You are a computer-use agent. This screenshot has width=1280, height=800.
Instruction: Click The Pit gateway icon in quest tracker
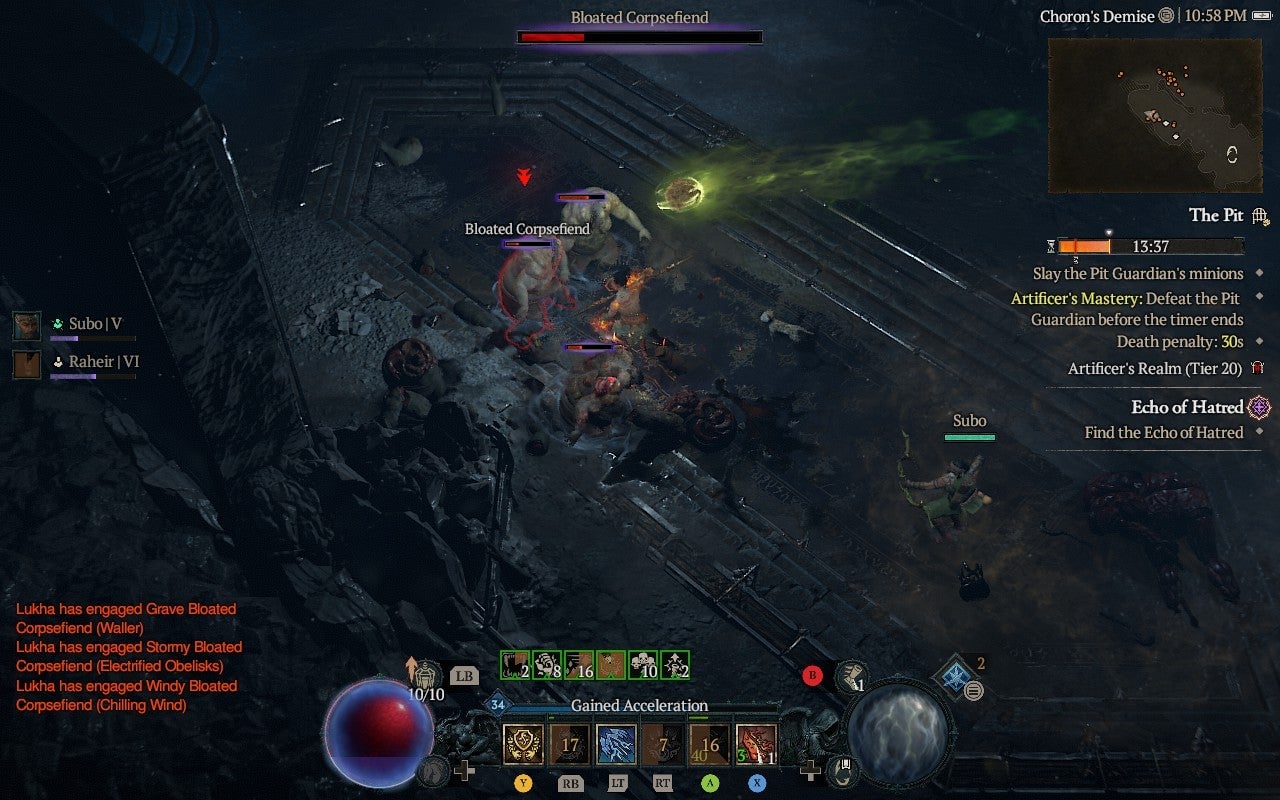[x=1257, y=217]
